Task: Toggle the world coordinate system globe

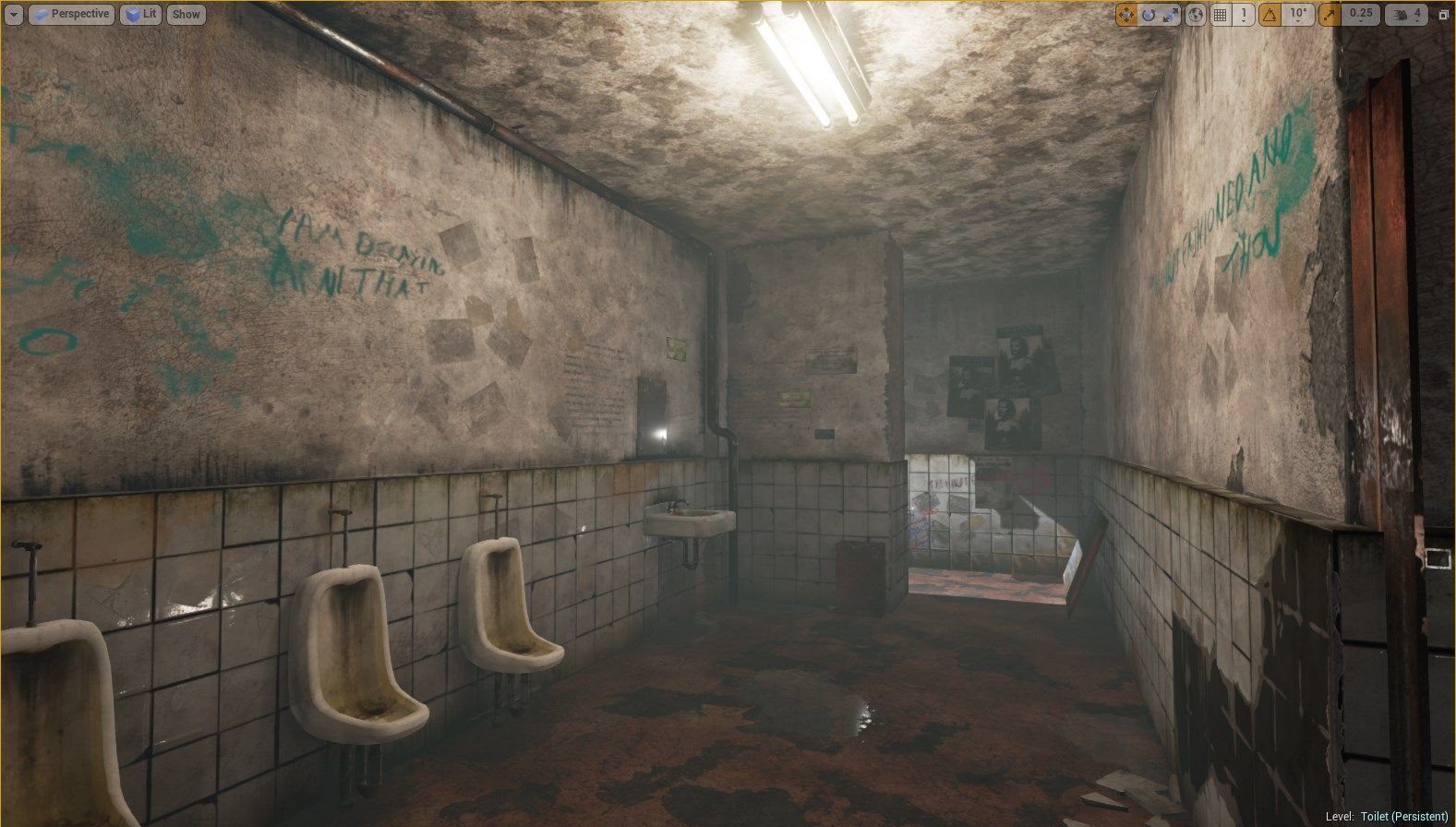Action: [1196, 15]
